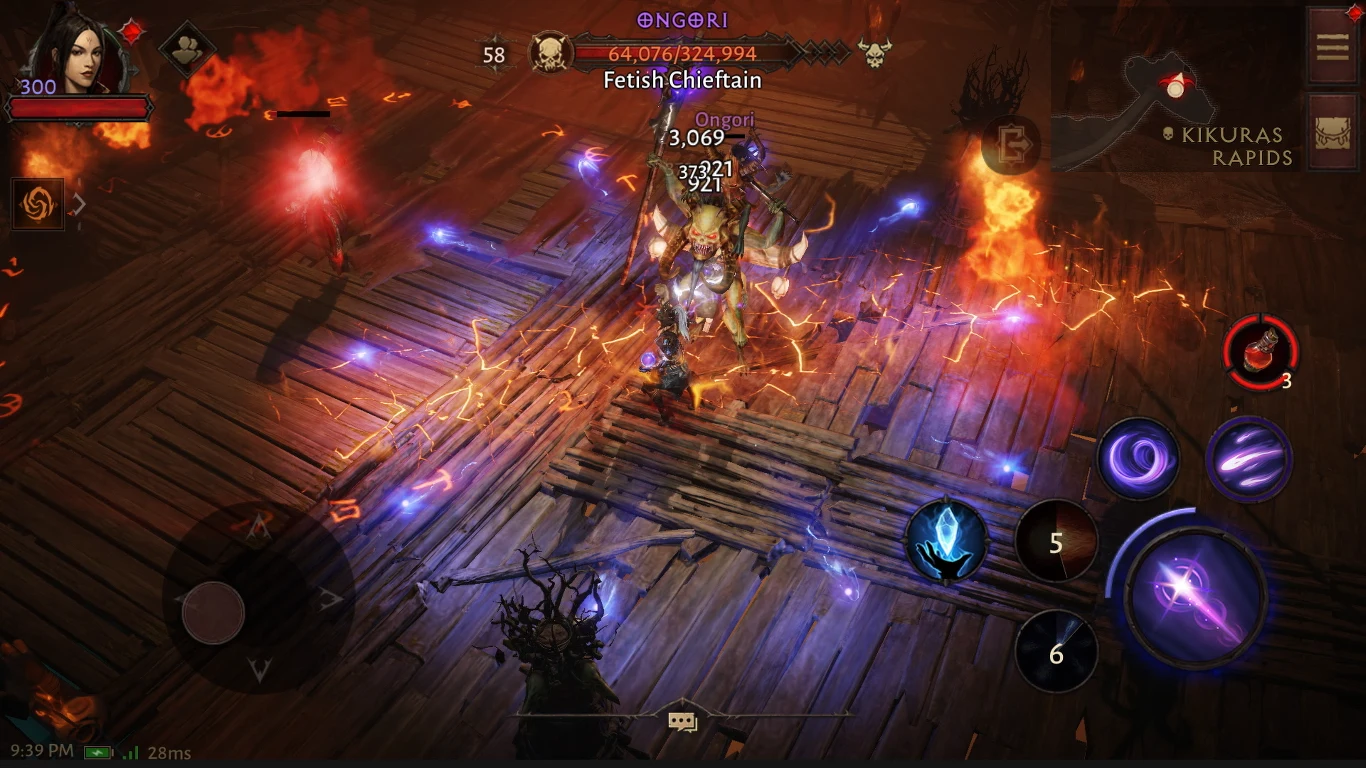Open the chat bubble at bottom center
The height and width of the screenshot is (768, 1366).
pyautogui.click(x=683, y=719)
